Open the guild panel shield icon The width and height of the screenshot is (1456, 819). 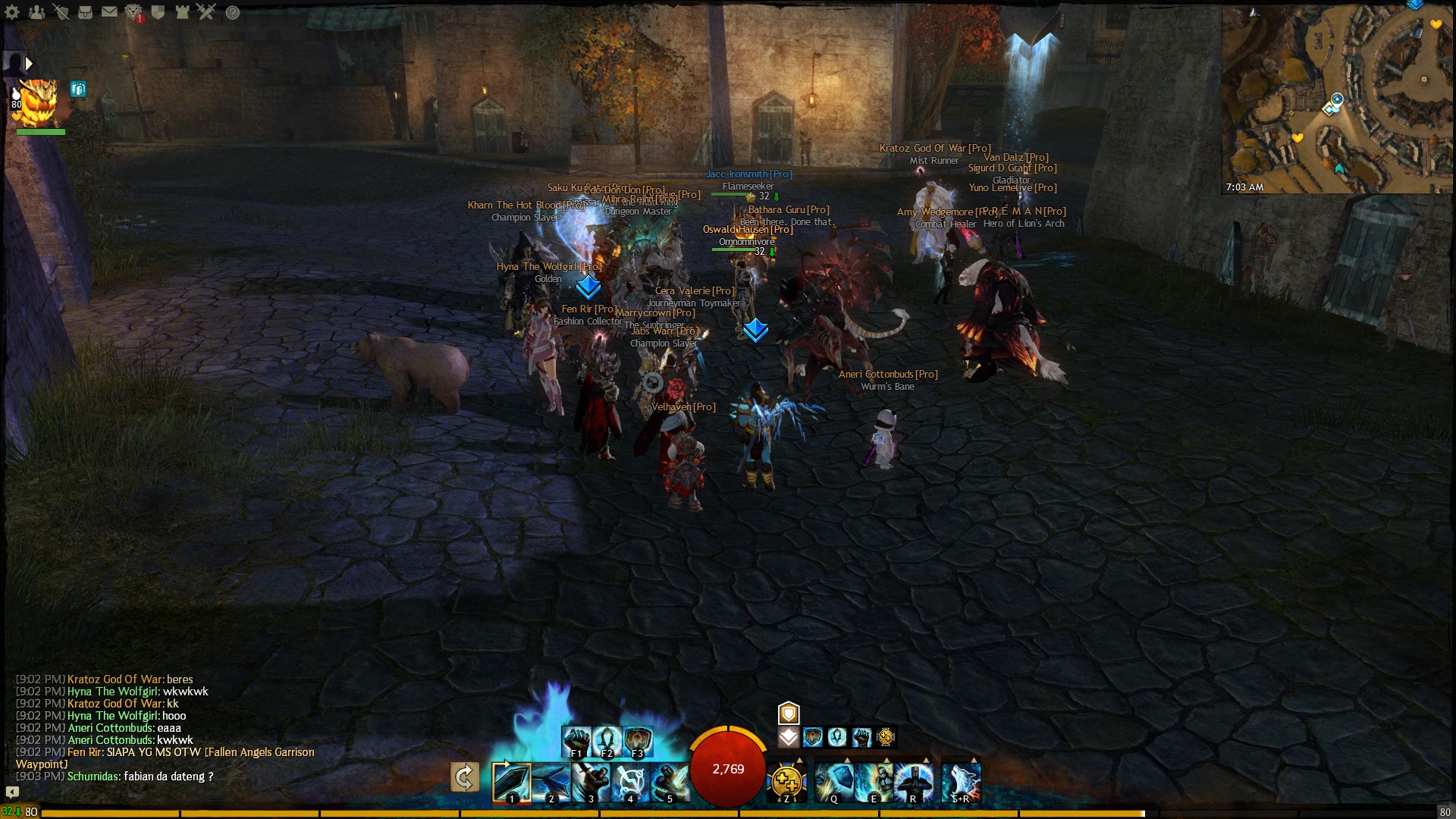pyautogui.click(x=158, y=12)
